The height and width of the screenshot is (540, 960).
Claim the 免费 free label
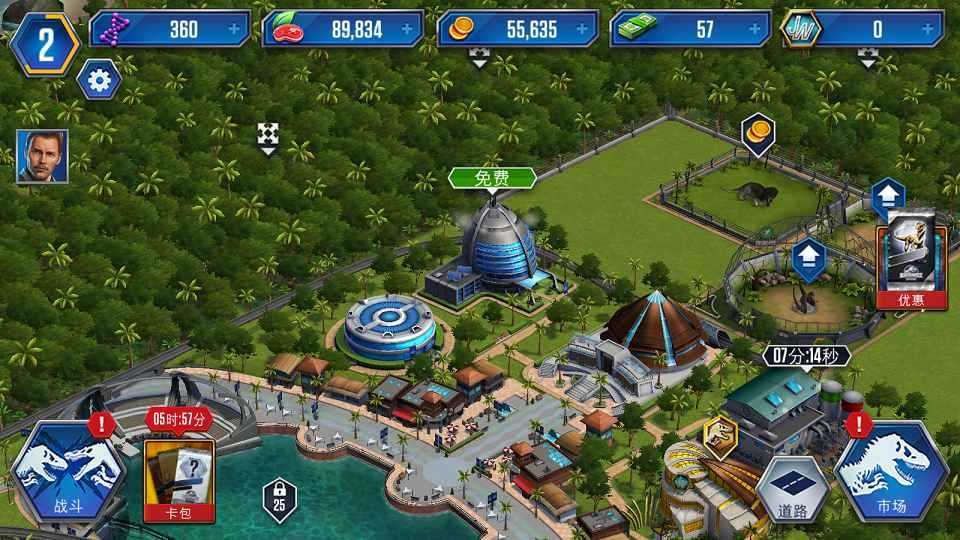pos(492,178)
